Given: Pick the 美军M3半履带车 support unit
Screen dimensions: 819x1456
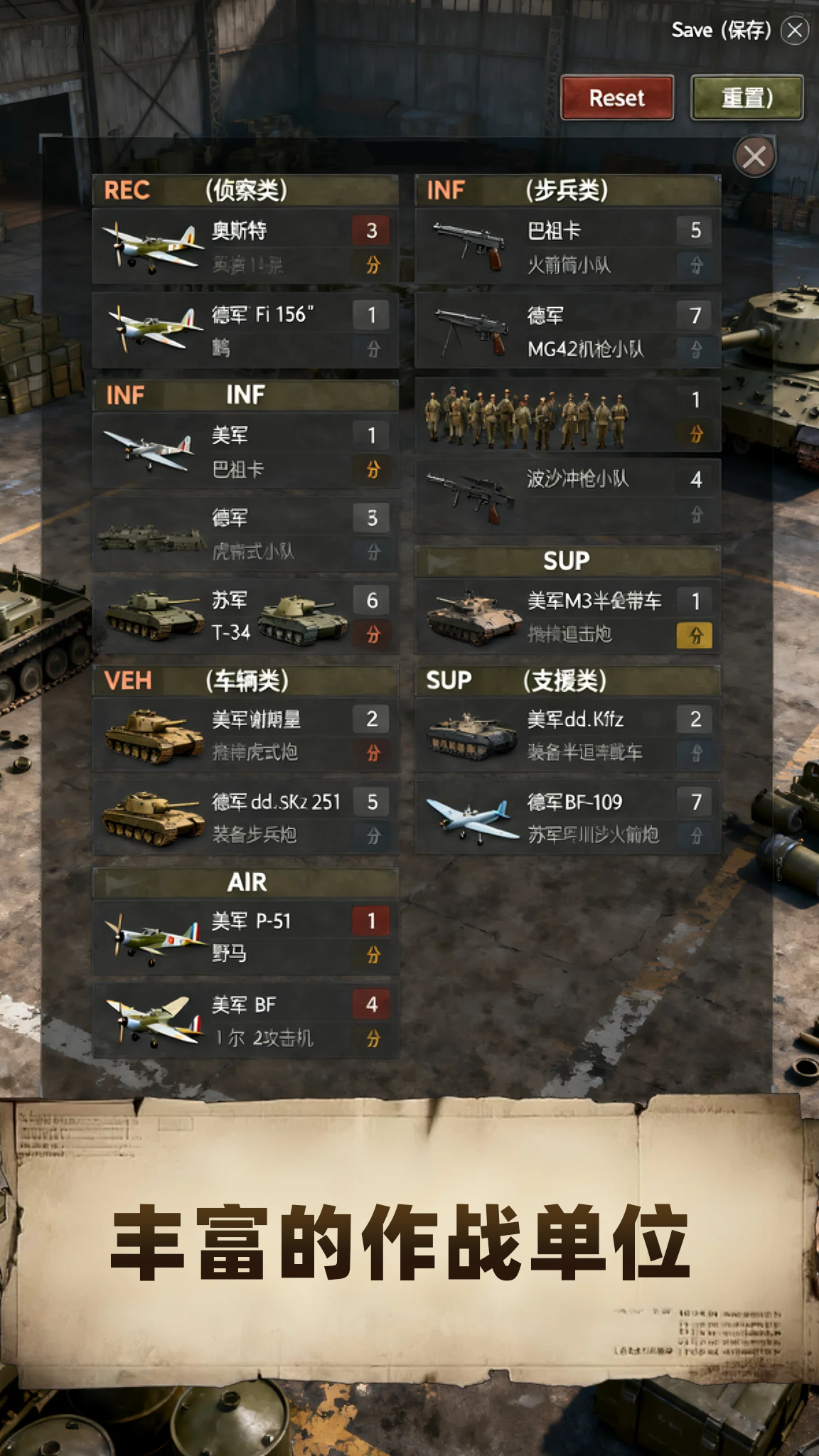Looking at the screenshot, I should (567, 616).
